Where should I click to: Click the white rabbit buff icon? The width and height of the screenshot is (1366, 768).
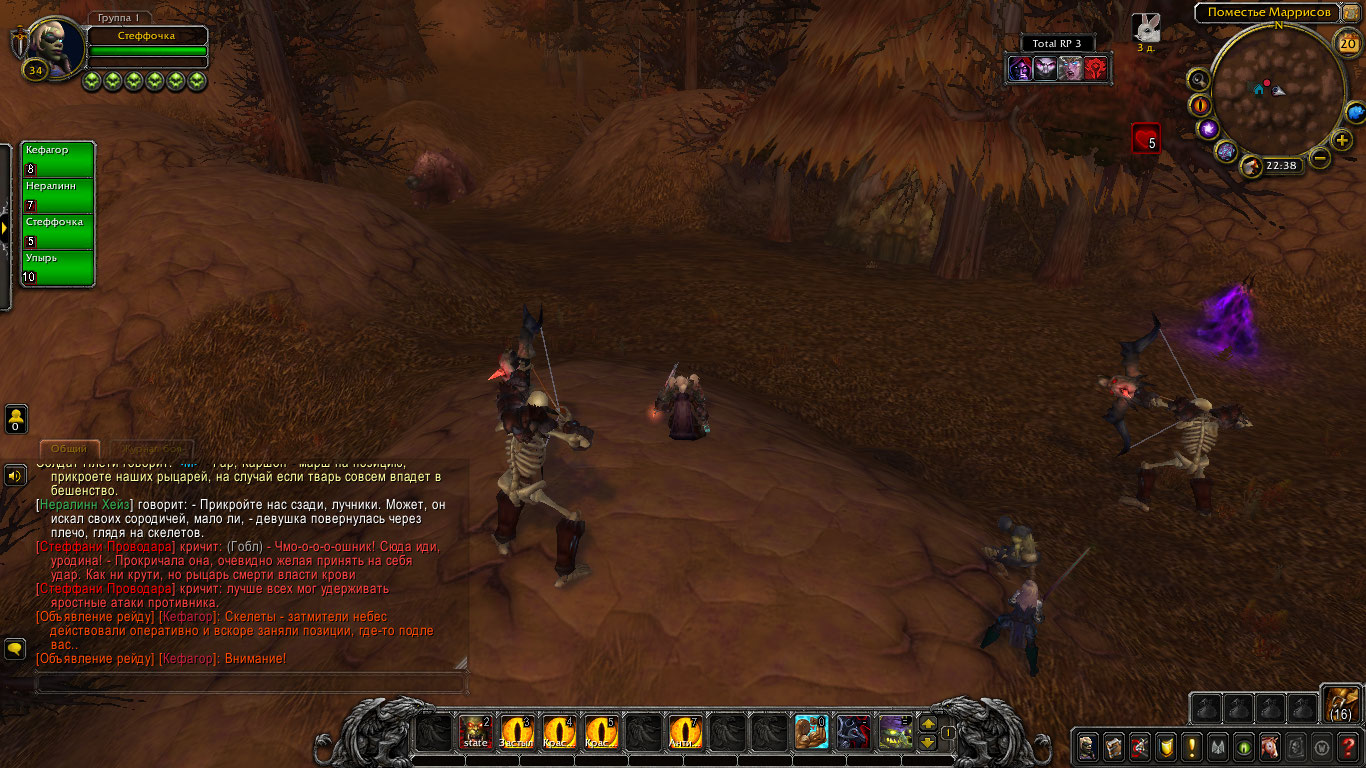(1146, 27)
